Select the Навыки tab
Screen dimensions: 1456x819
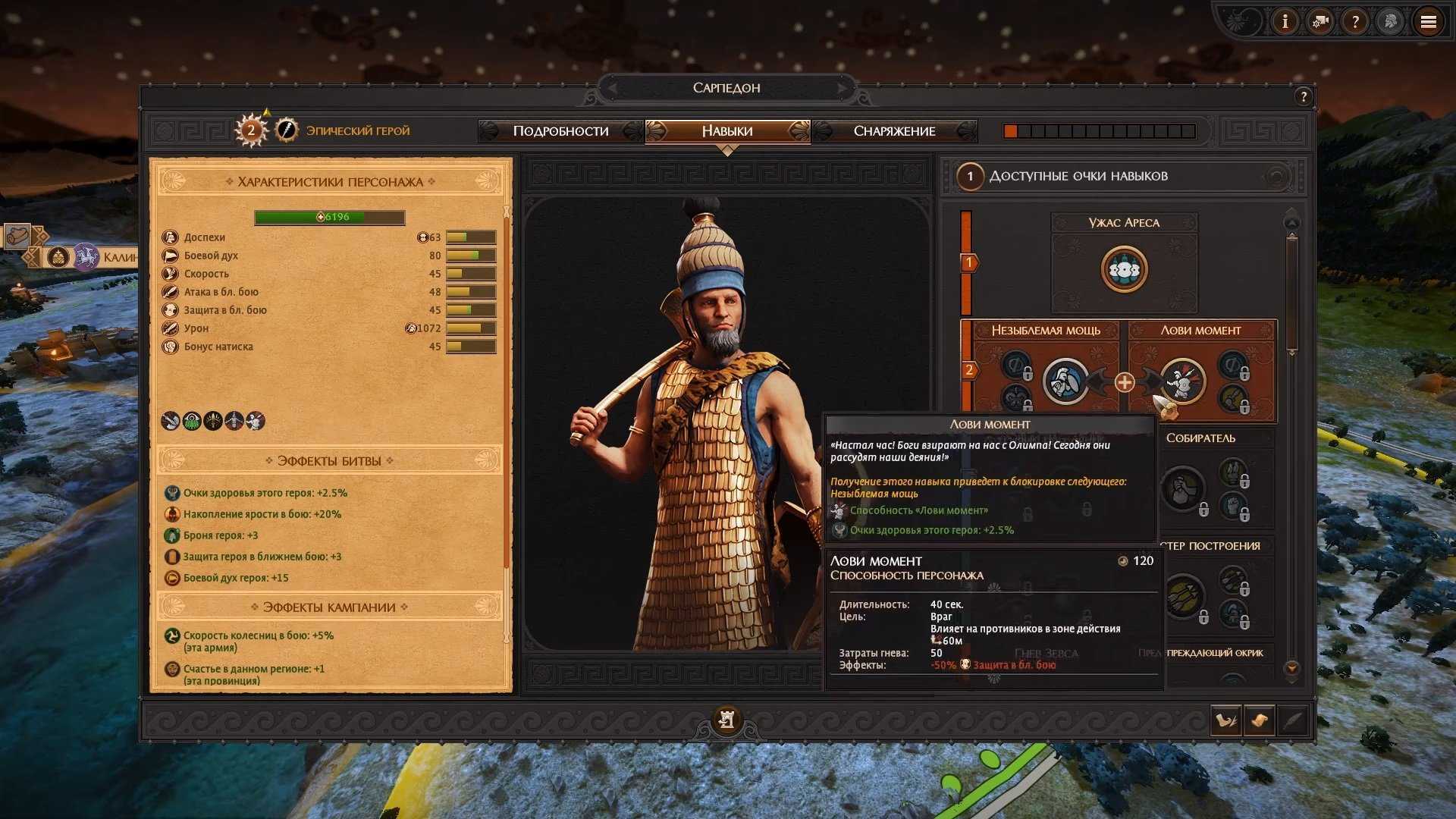point(726,131)
